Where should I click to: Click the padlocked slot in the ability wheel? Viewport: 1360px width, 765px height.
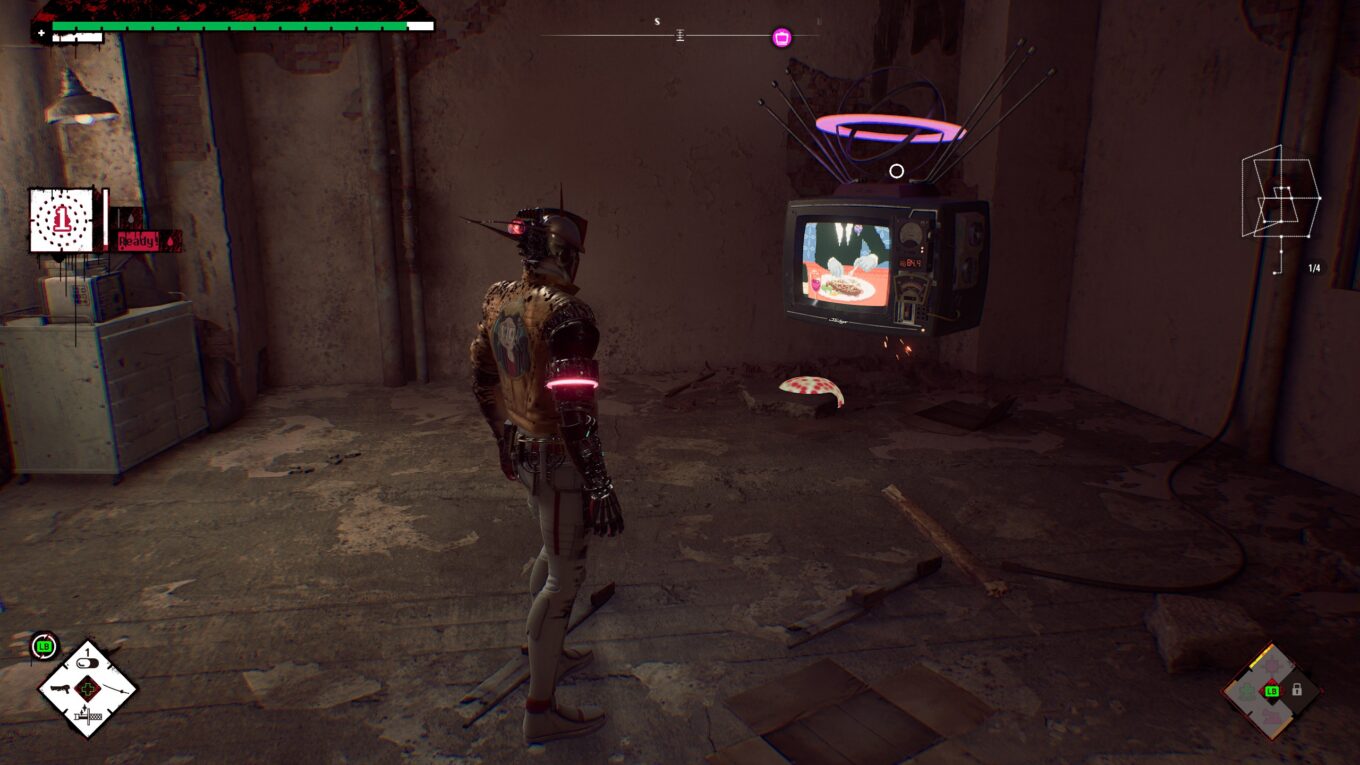[1297, 690]
